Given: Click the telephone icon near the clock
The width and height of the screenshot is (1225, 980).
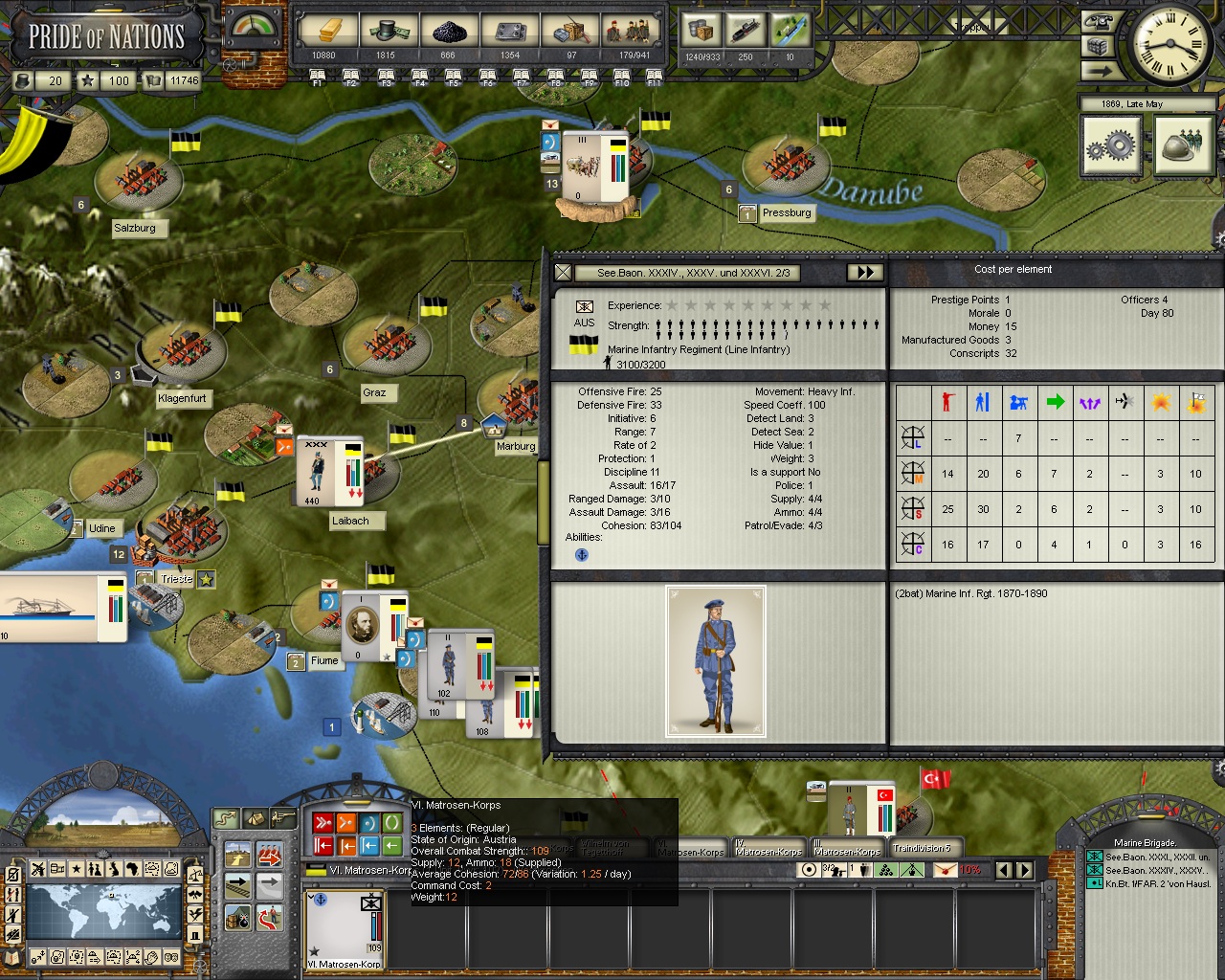Looking at the screenshot, I should pyautogui.click(x=1098, y=22).
